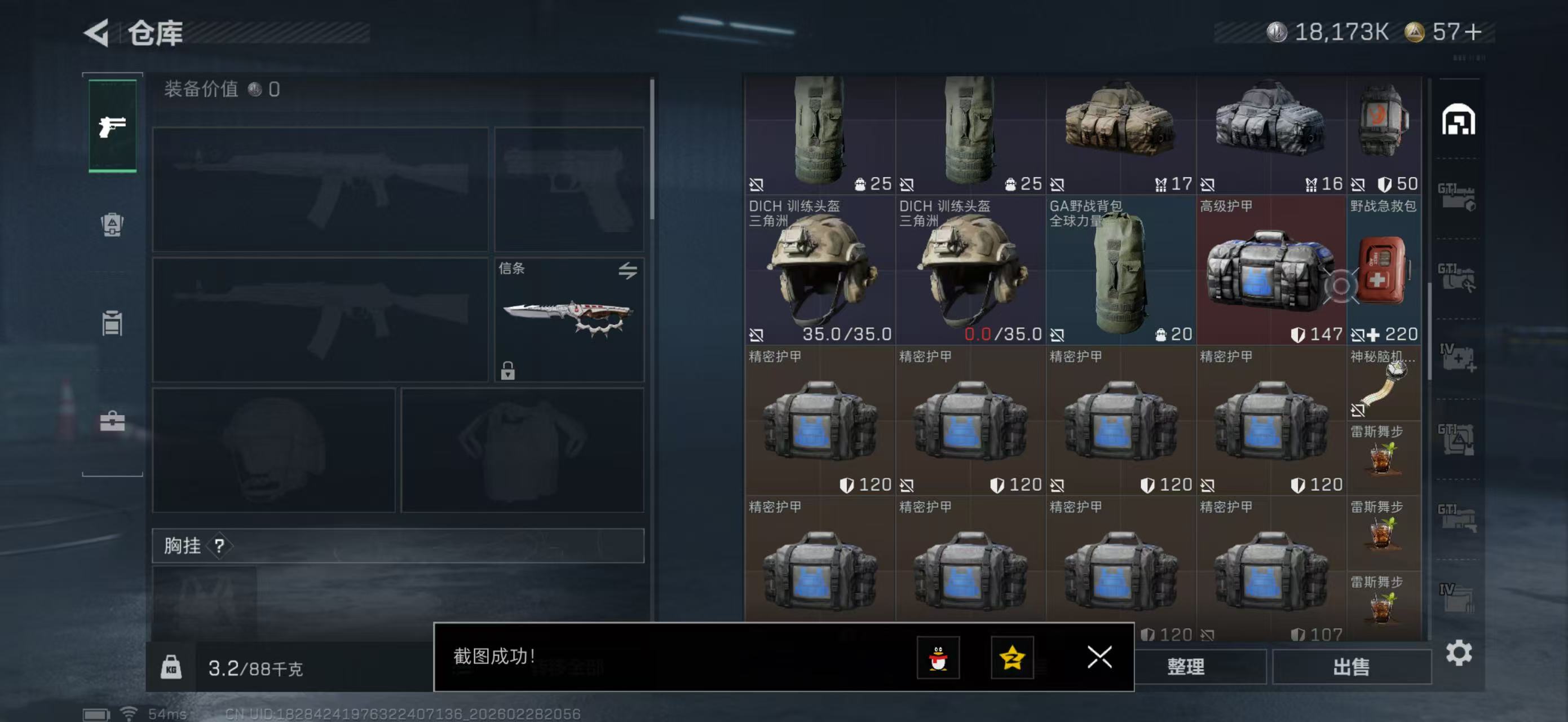Go back from the 仓库 warehouse screen
This screenshot has height=722, width=1568.
point(98,32)
